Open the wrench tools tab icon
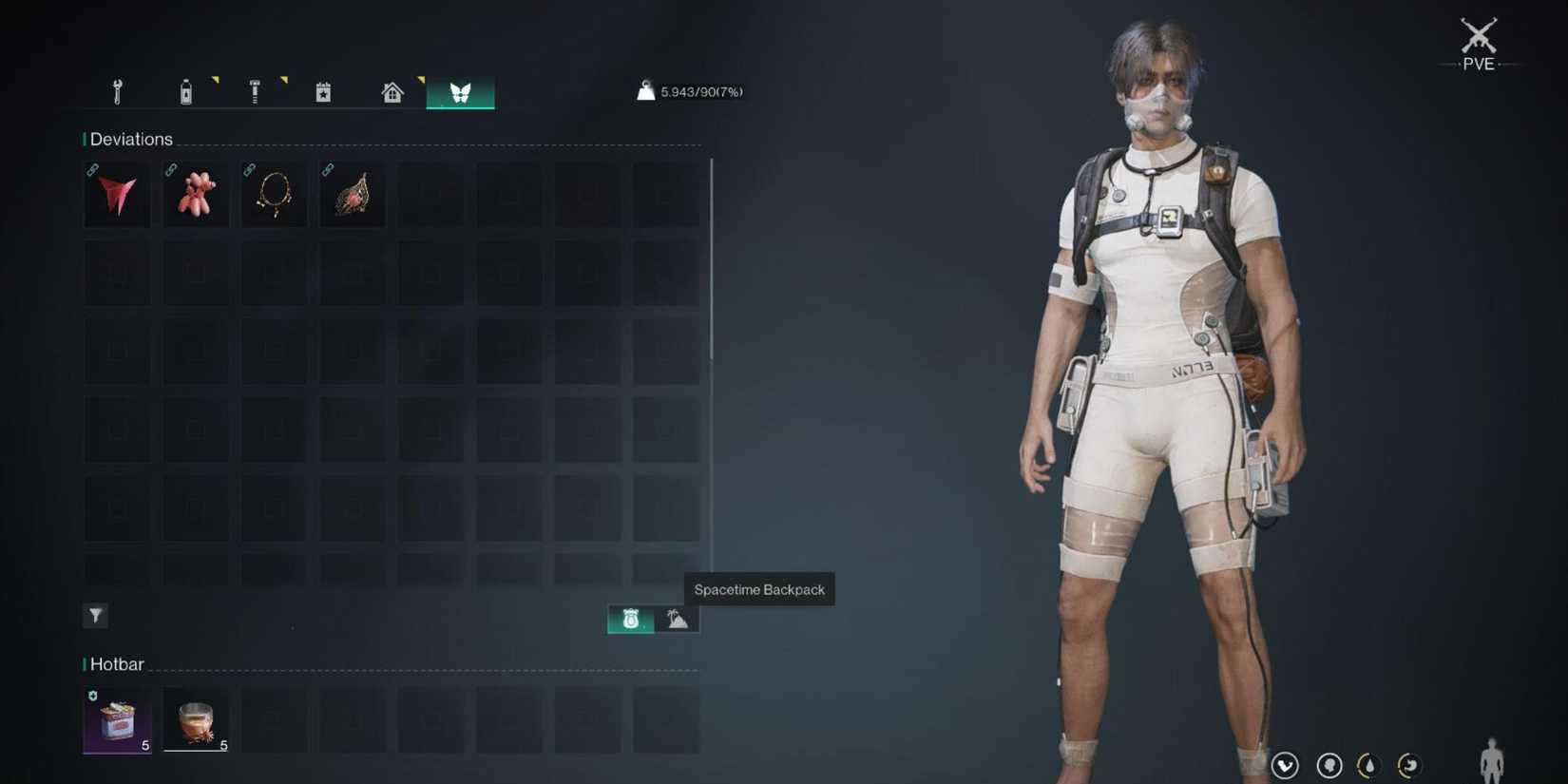 click(117, 91)
